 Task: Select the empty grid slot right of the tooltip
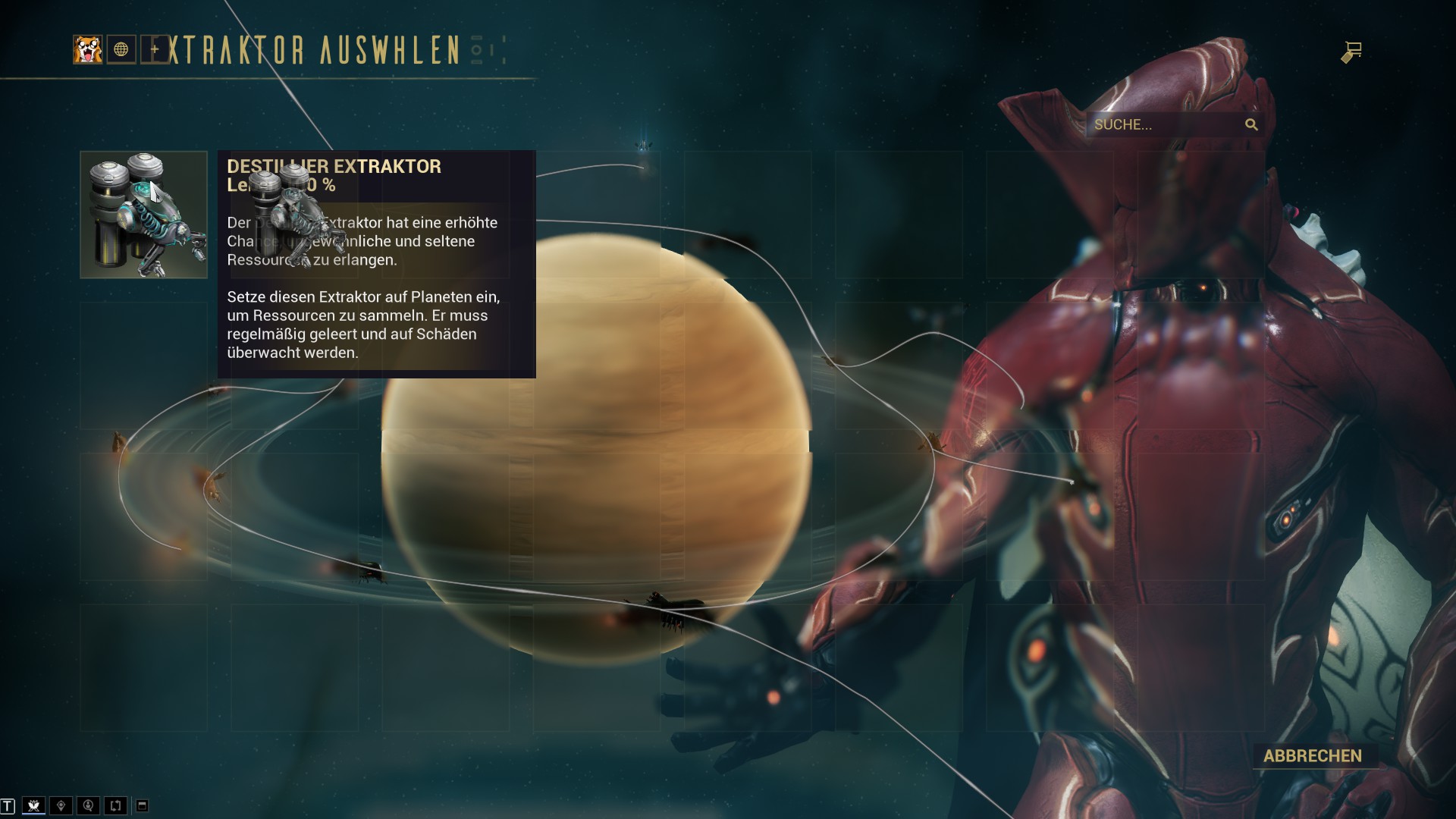pos(598,212)
